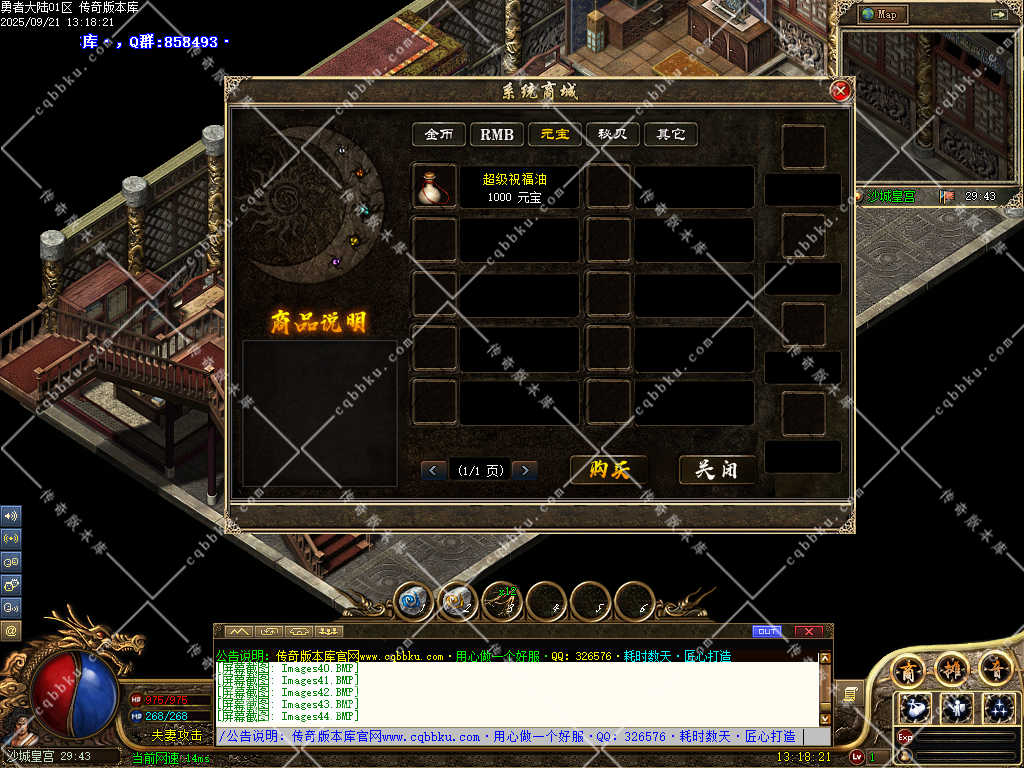Viewport: 1024px width, 768px height.
Task: Click the chat window OUT button
Action: pos(767,631)
